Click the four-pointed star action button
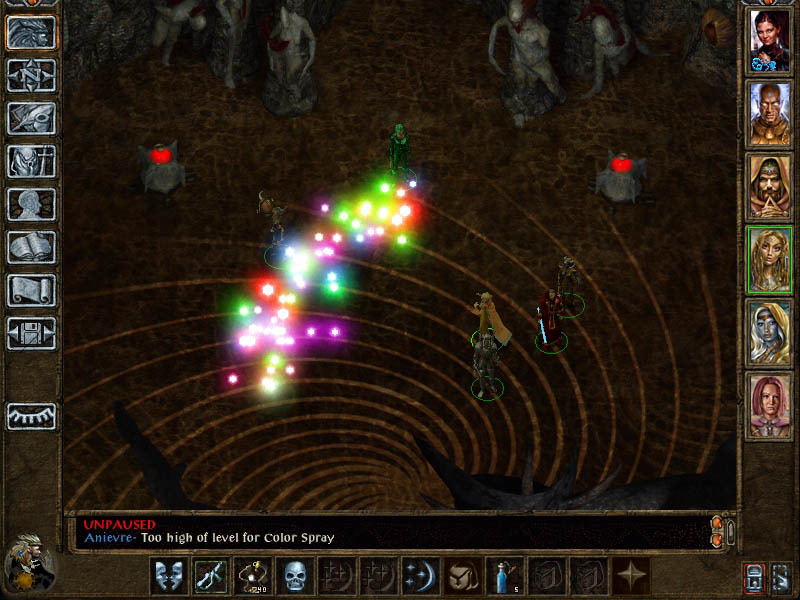800x600 pixels. 631,576
